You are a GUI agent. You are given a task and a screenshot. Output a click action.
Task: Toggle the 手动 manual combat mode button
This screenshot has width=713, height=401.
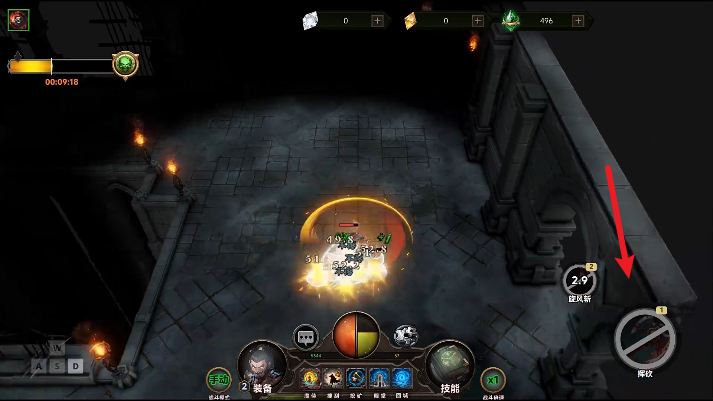pos(218,380)
